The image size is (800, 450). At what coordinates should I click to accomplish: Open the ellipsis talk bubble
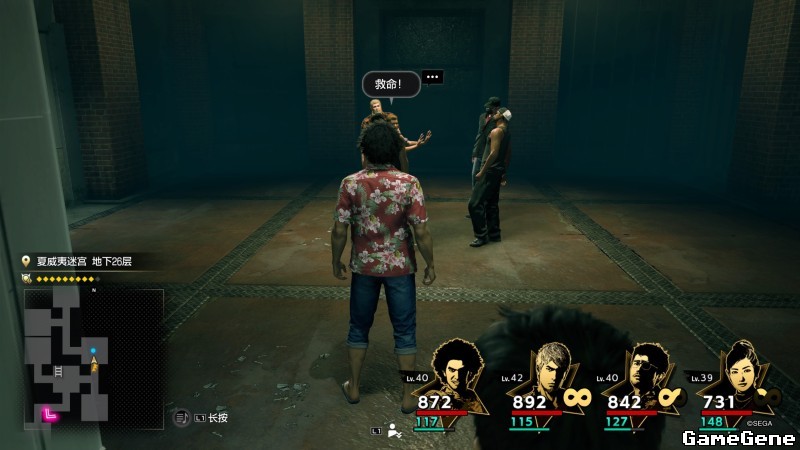(432, 76)
